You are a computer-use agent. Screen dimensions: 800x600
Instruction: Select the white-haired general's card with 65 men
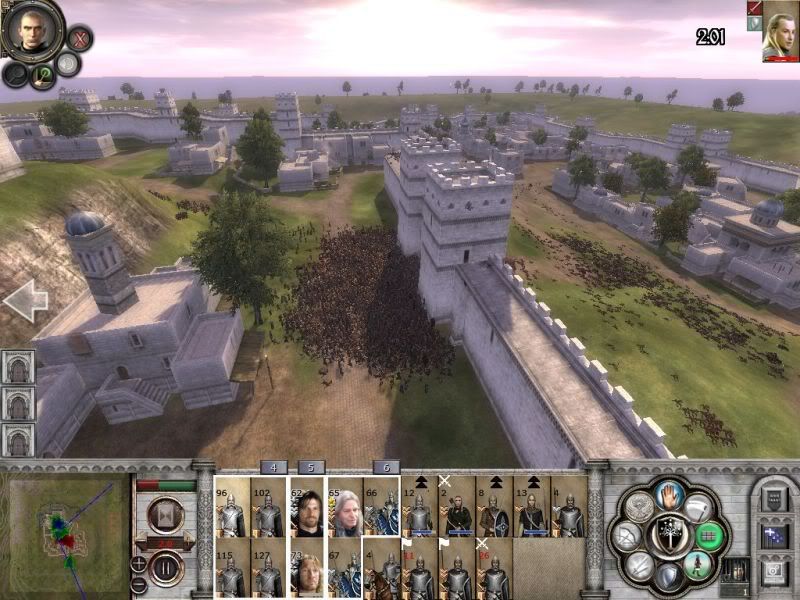pos(344,506)
